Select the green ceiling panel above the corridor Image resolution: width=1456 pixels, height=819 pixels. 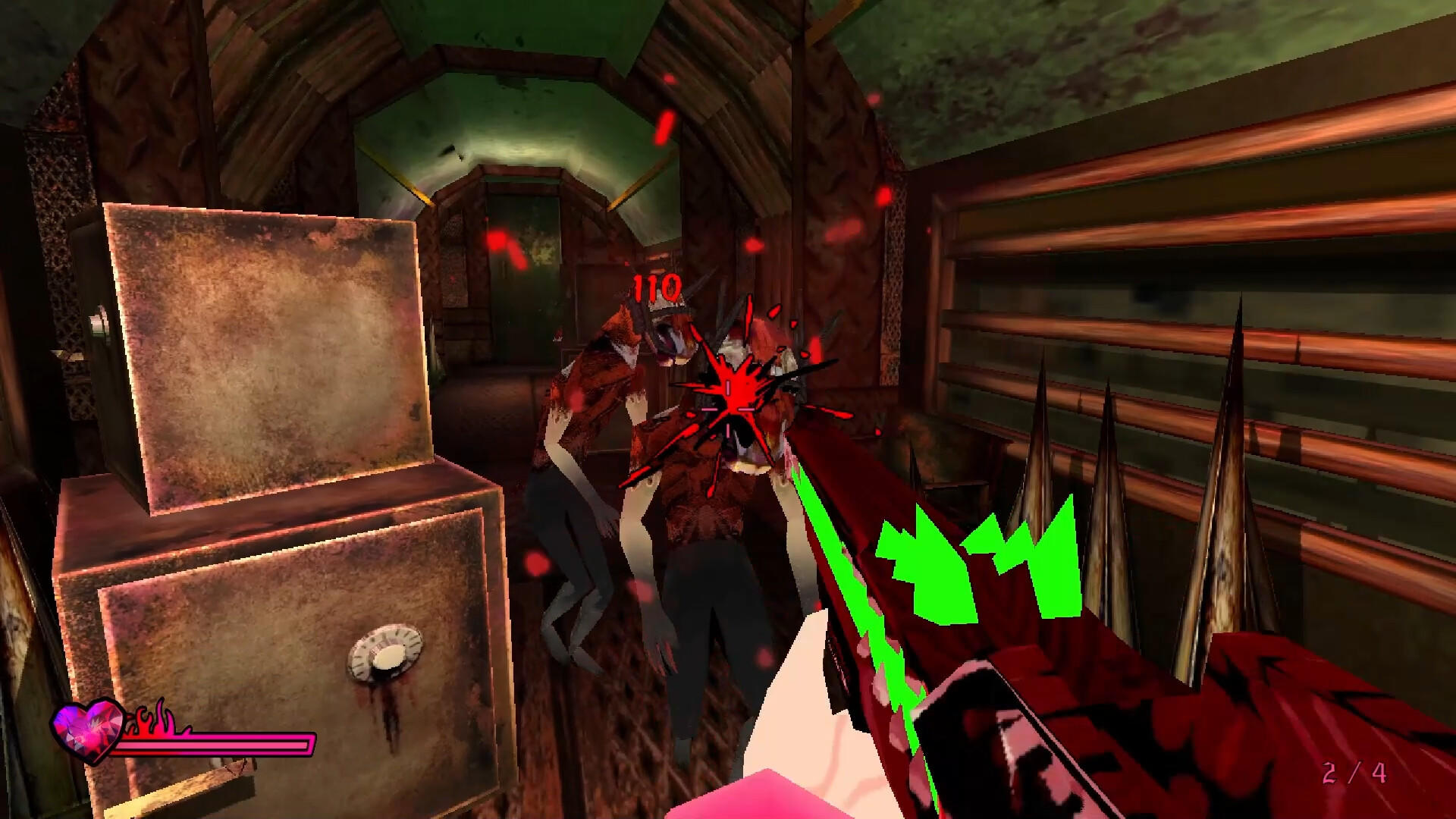(x=531, y=45)
